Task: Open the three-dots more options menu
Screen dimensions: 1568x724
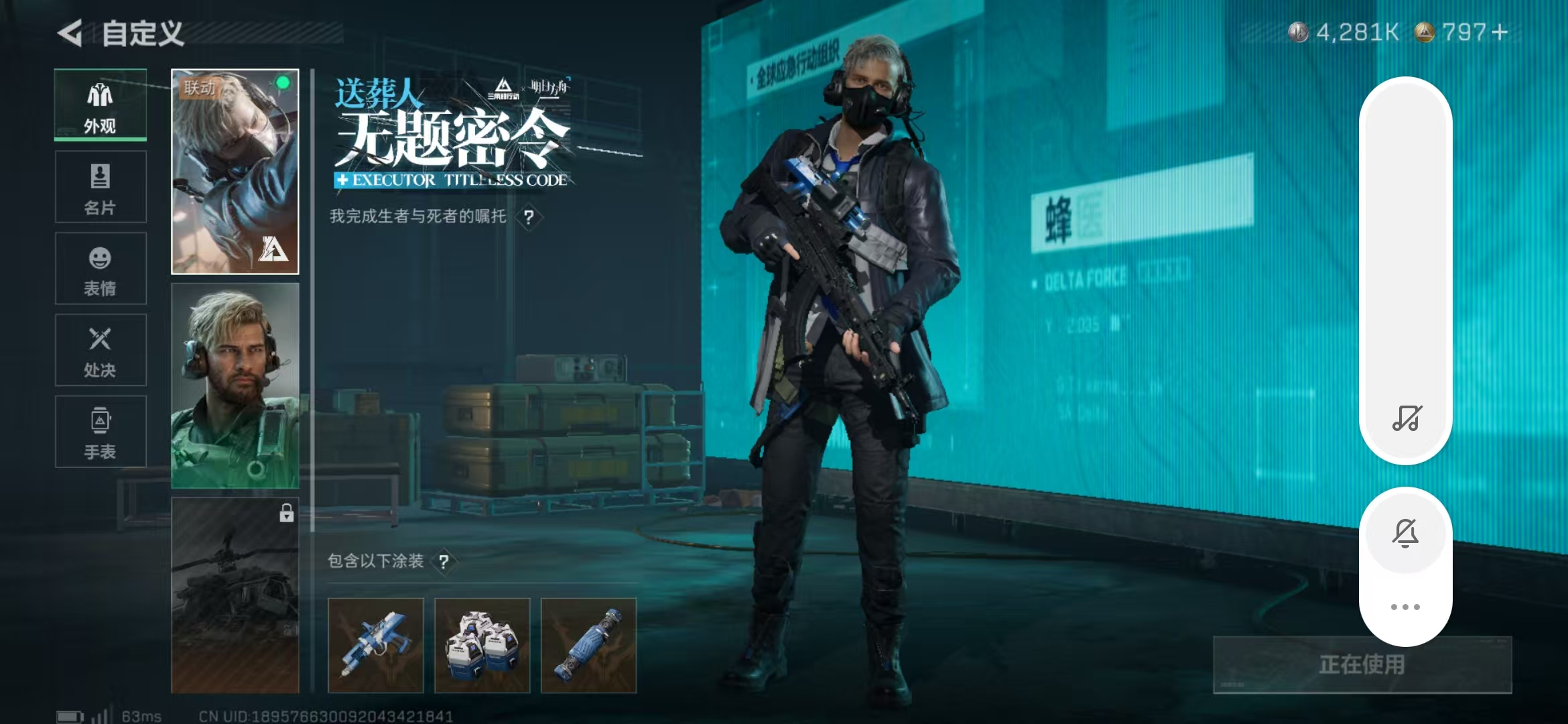Action: [x=1405, y=605]
